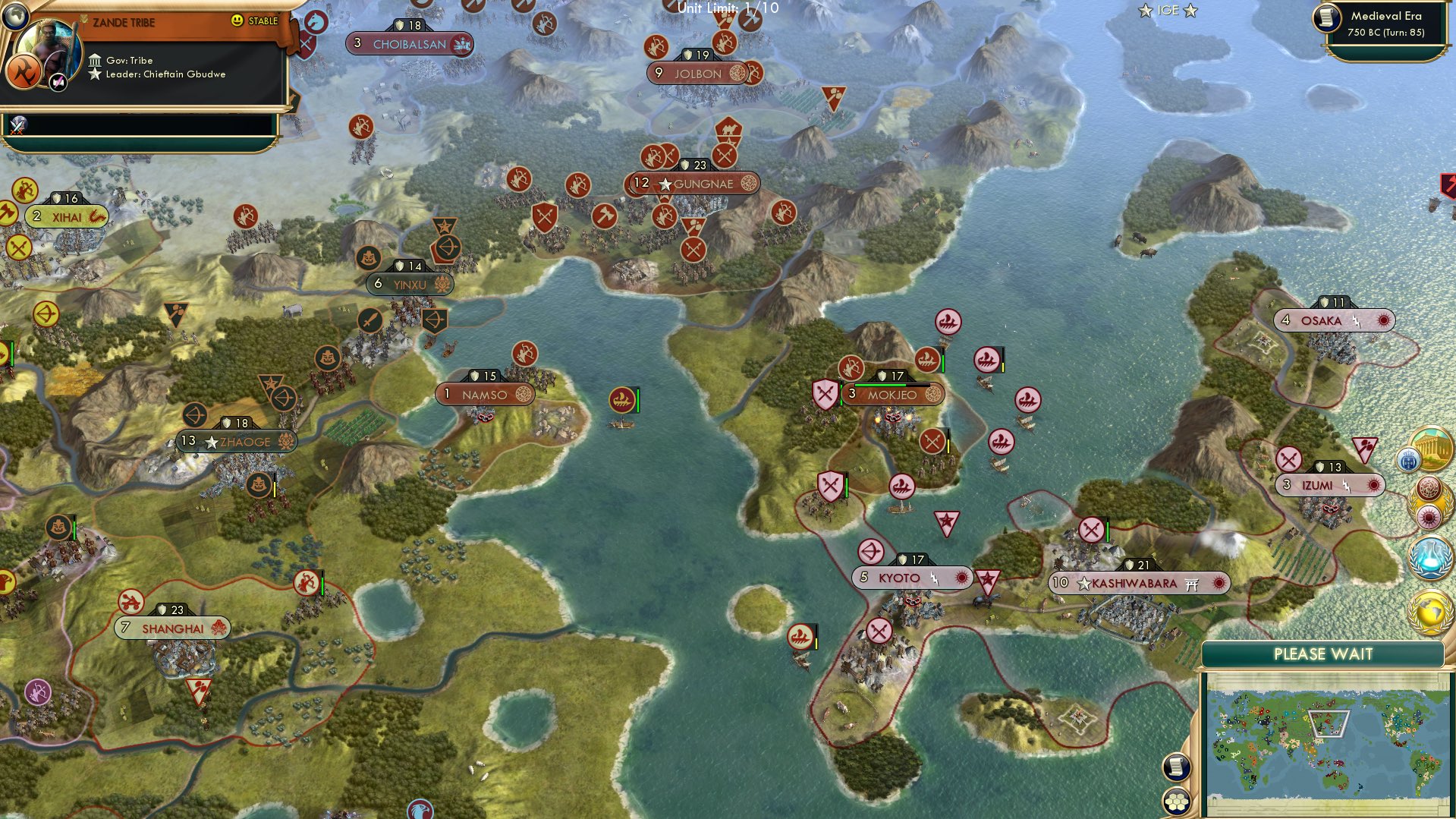The height and width of the screenshot is (819, 1456).
Task: Open the notification log scroll icon
Action: 1175,767
